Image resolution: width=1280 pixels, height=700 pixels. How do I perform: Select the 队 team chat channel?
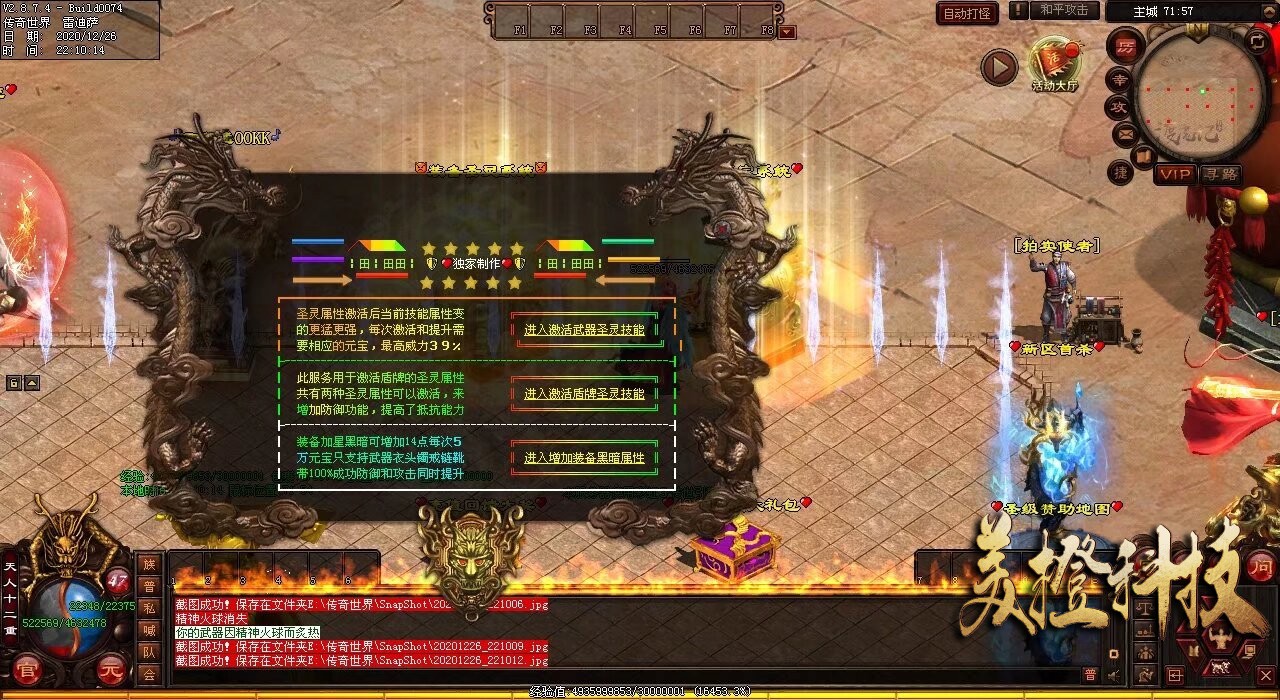(x=149, y=652)
